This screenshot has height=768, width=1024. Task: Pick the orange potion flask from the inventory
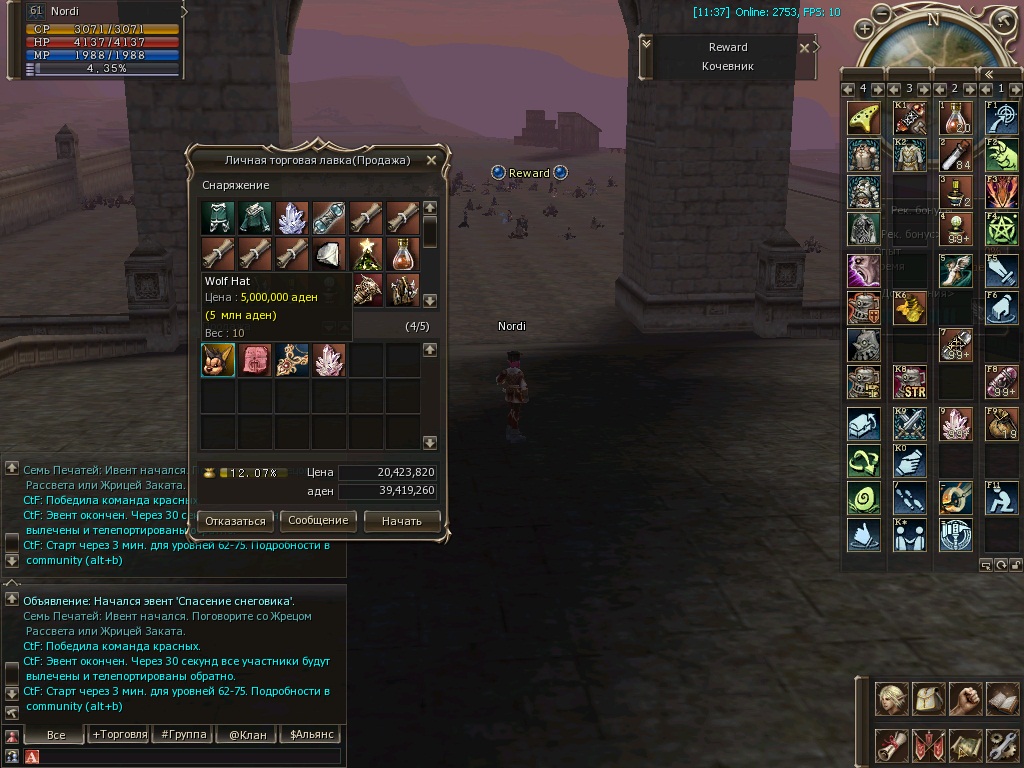(402, 254)
